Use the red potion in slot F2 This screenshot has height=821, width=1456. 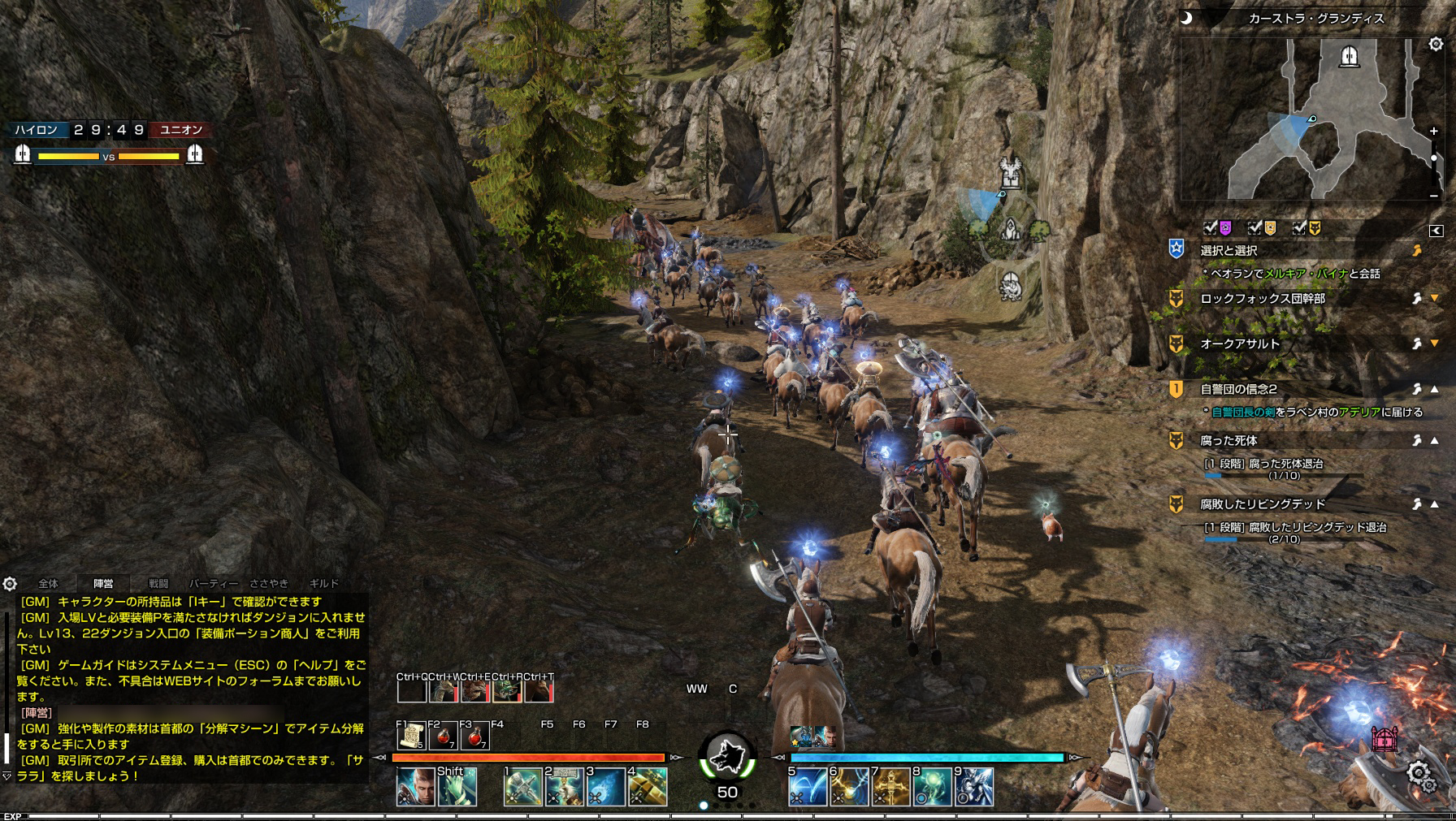443,736
